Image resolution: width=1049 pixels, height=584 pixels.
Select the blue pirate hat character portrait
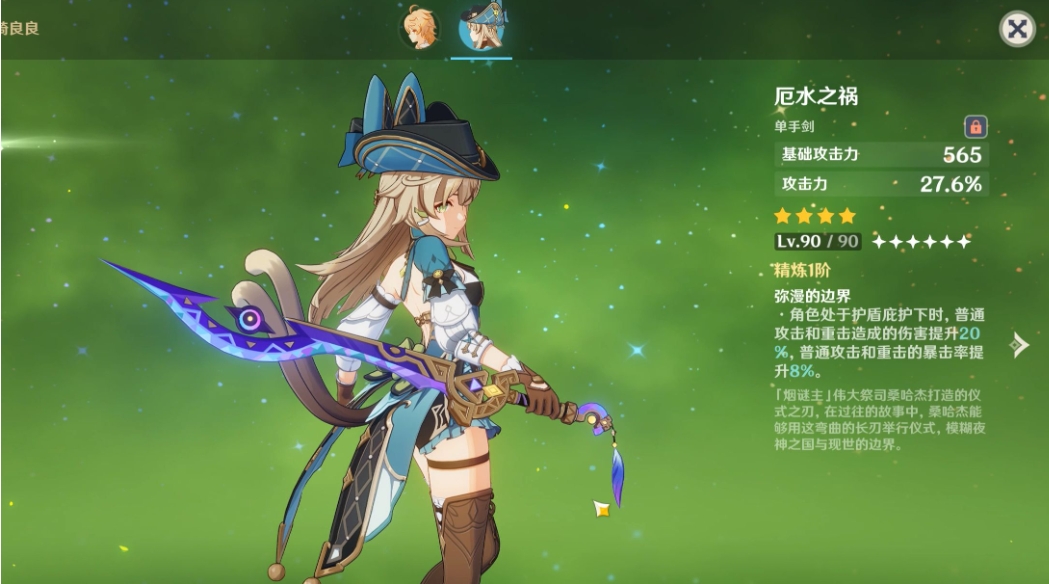[x=481, y=28]
